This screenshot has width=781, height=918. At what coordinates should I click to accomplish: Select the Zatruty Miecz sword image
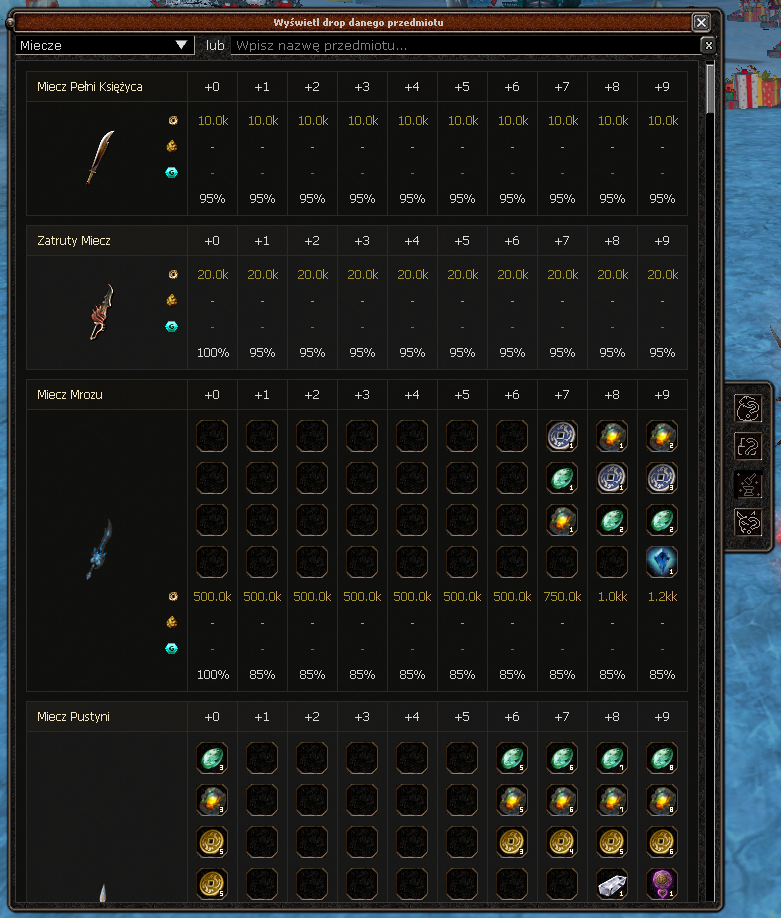pos(99,311)
